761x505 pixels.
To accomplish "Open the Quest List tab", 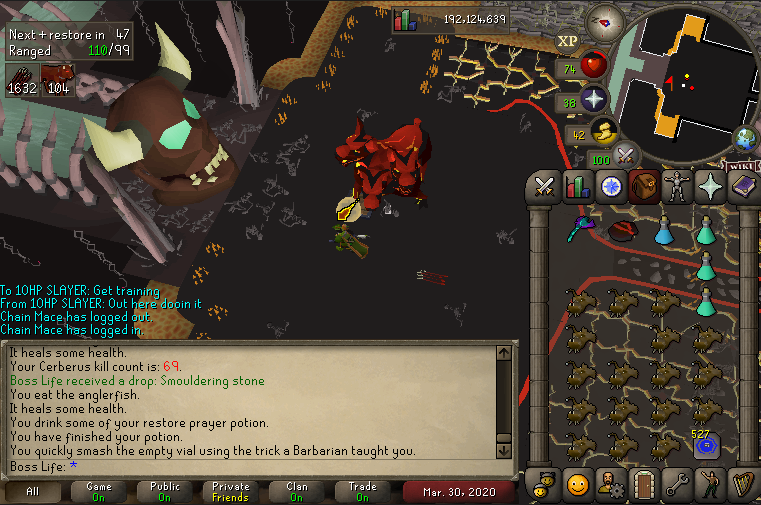I will [x=610, y=186].
